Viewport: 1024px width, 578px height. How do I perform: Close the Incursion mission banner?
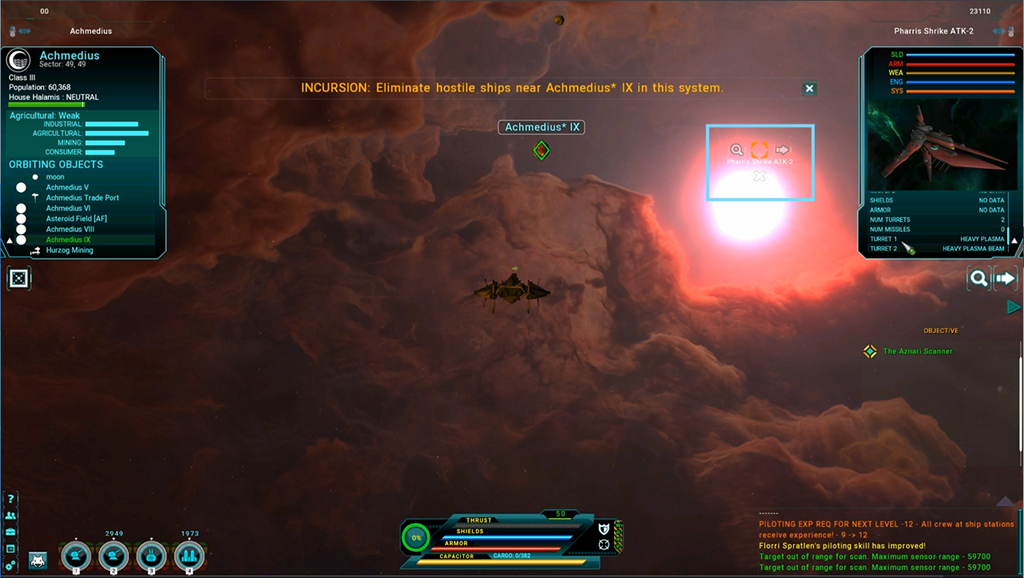[x=809, y=89]
